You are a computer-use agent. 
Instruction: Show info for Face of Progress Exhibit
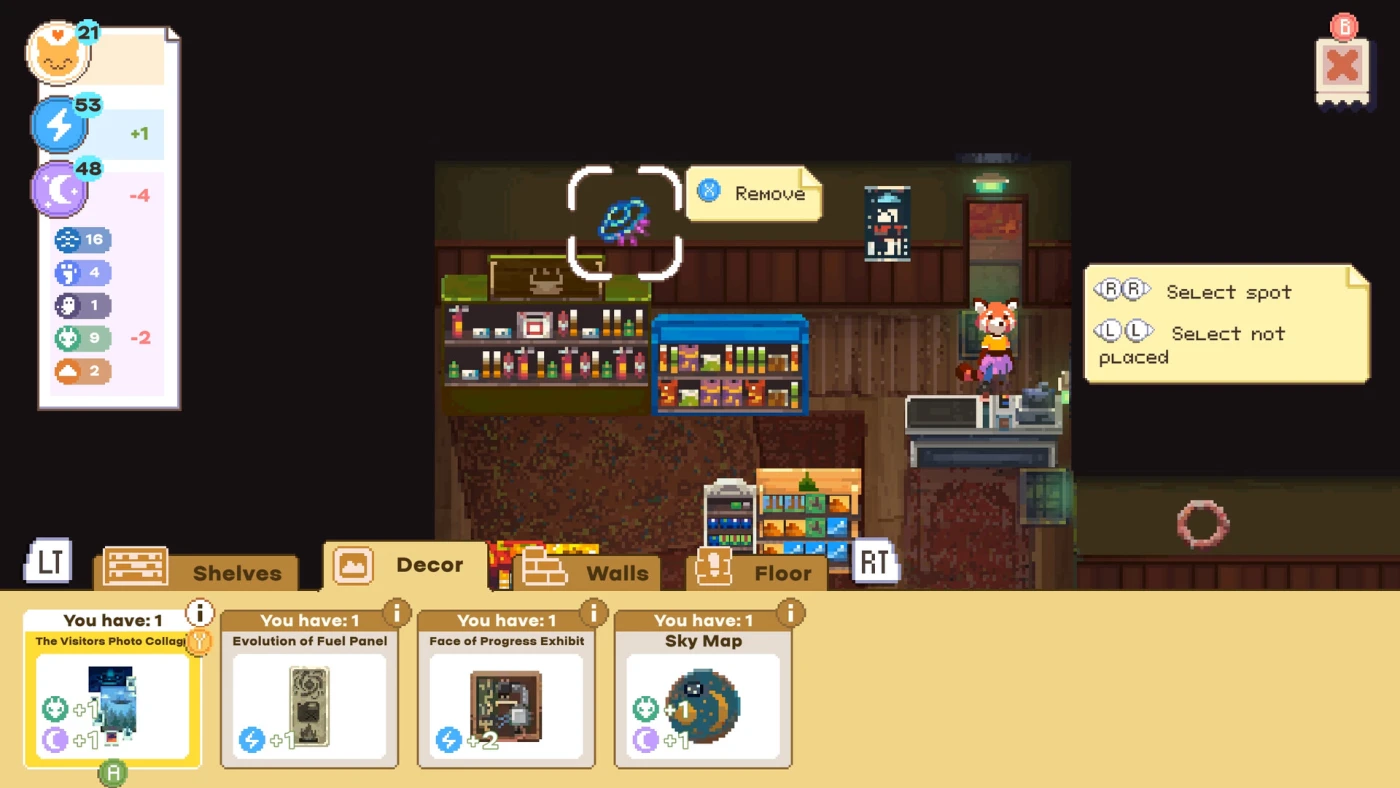point(594,611)
